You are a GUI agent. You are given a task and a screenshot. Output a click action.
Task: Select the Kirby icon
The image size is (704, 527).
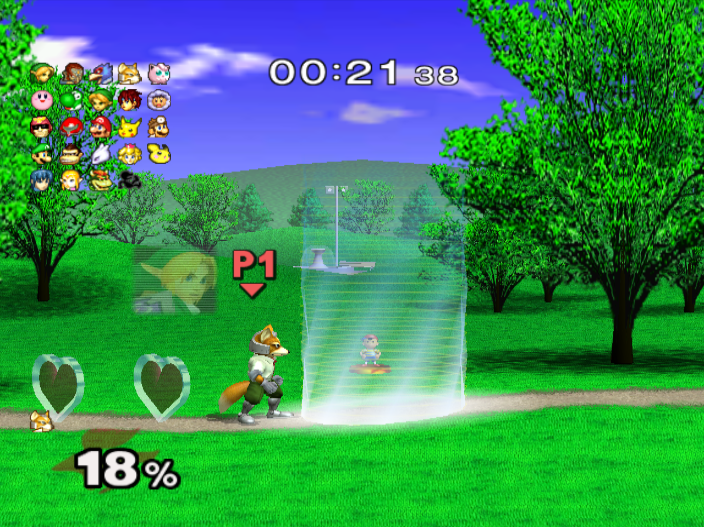click(42, 101)
